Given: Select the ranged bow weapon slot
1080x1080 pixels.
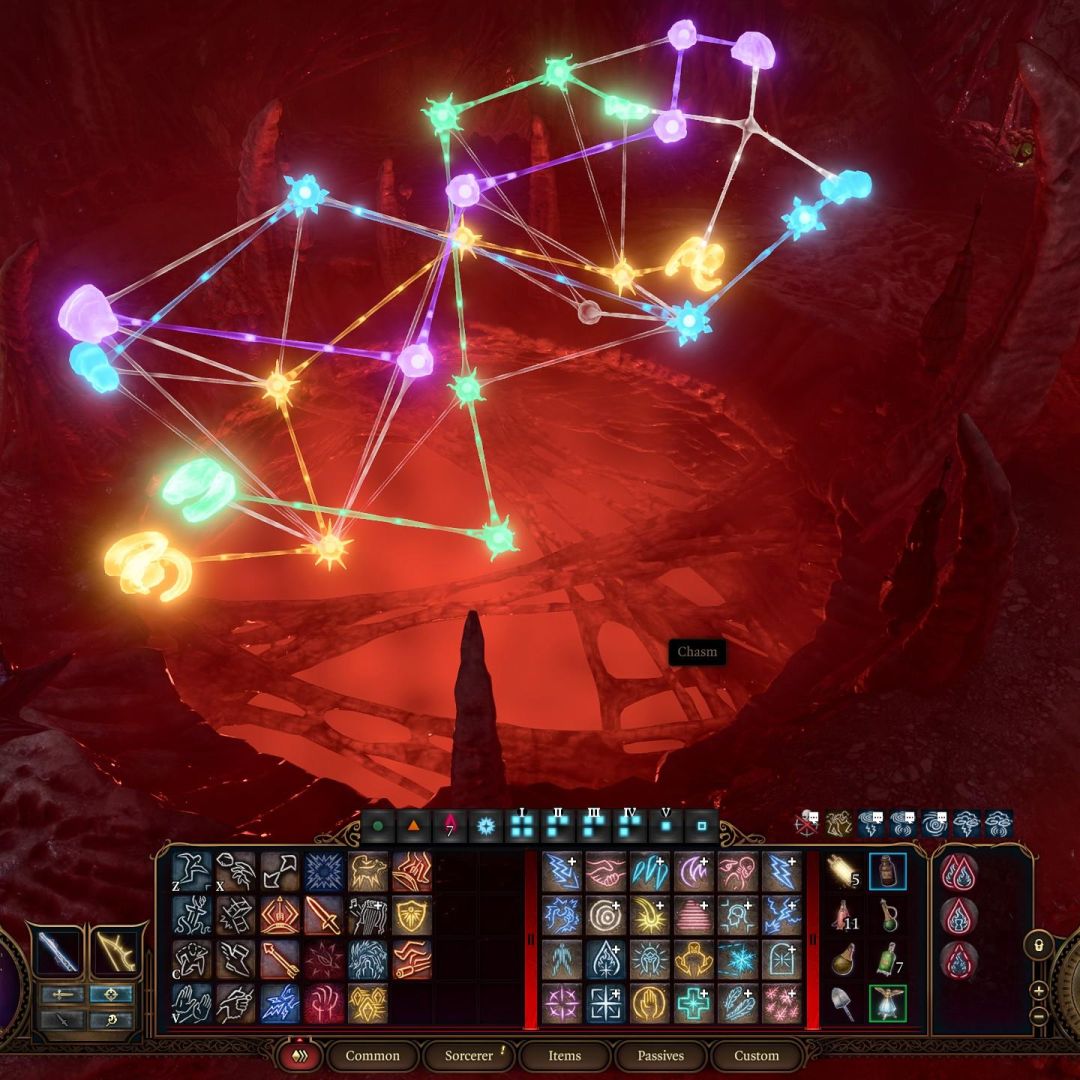Looking at the screenshot, I should click(112, 951).
